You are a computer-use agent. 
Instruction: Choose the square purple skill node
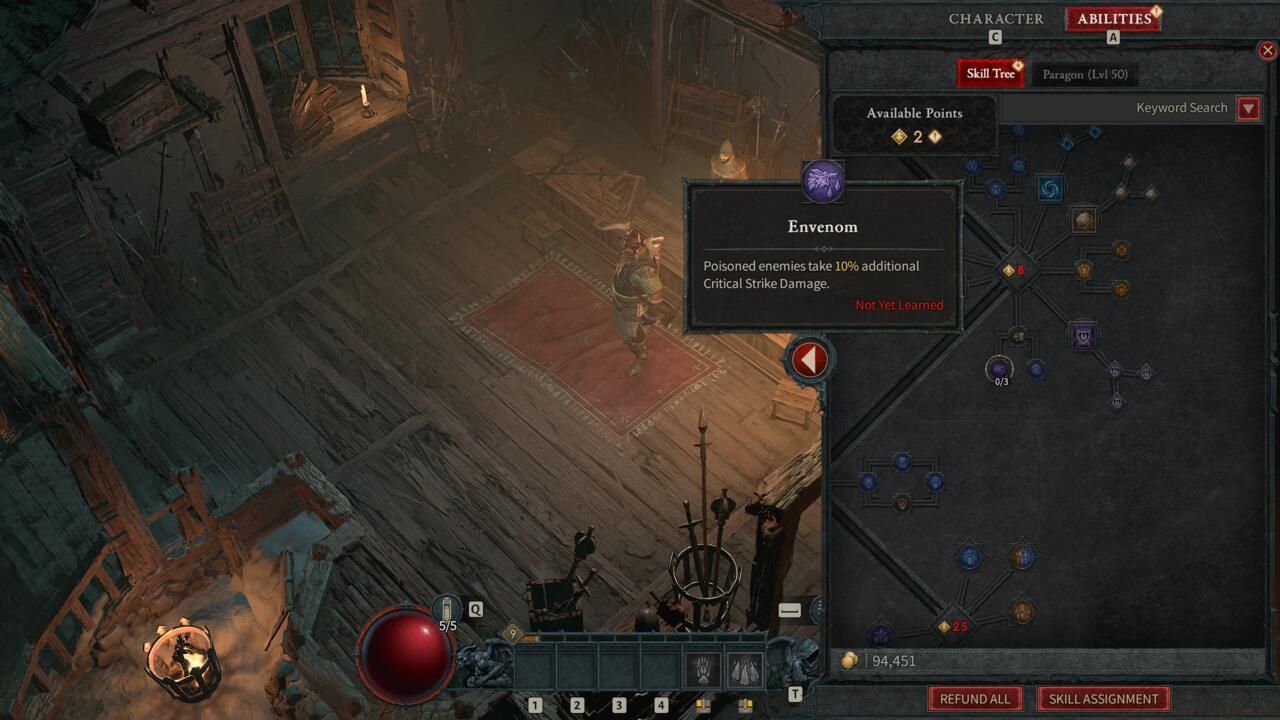tap(1082, 336)
